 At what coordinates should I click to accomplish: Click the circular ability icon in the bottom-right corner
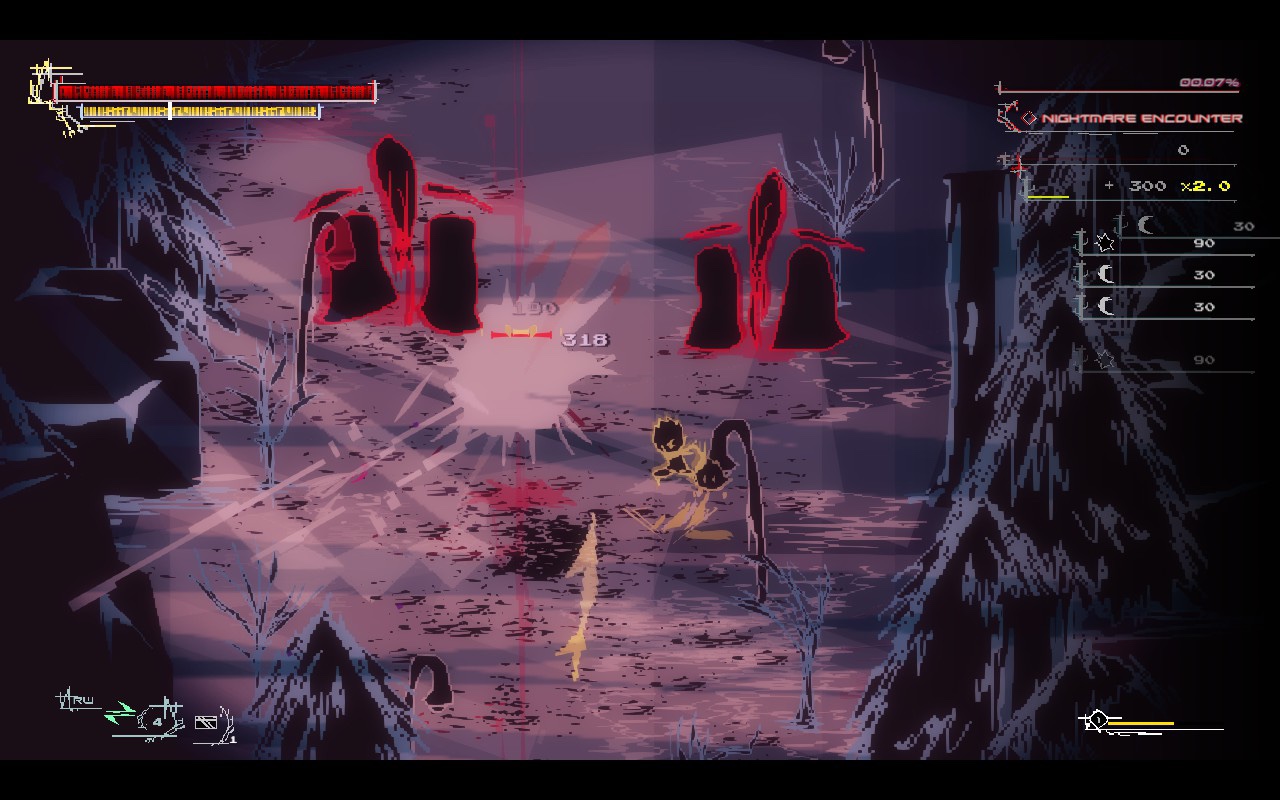click(1100, 719)
